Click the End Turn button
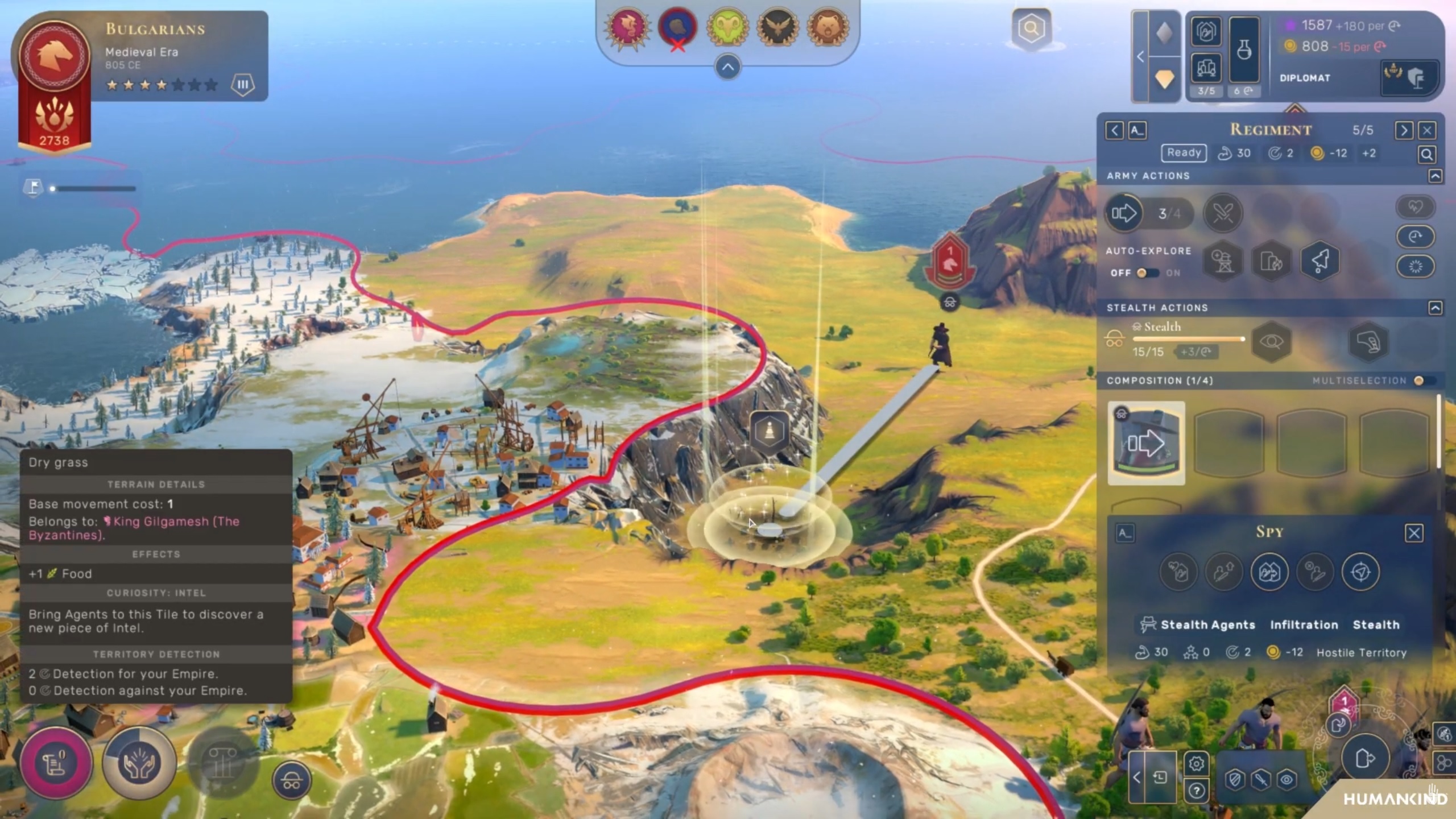This screenshot has height=819, width=1456. tap(1364, 758)
